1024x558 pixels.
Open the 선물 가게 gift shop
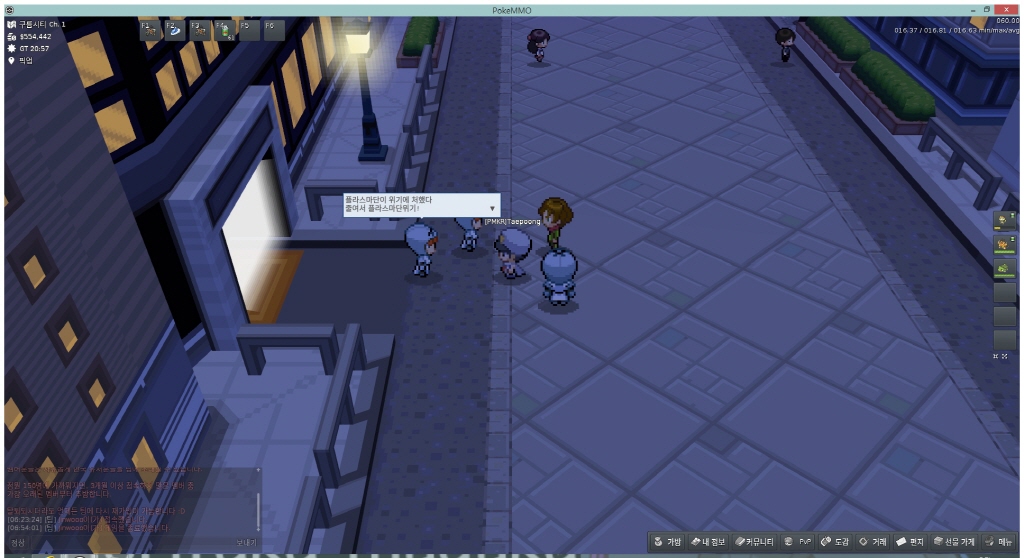point(954,541)
